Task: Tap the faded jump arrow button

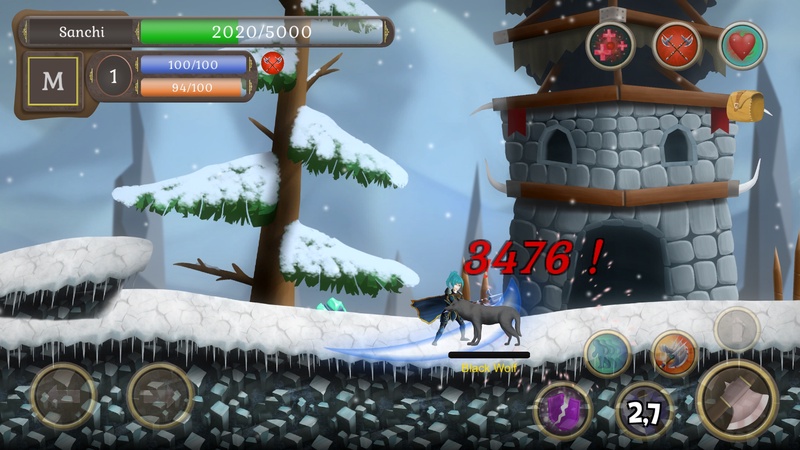Action: (737, 328)
